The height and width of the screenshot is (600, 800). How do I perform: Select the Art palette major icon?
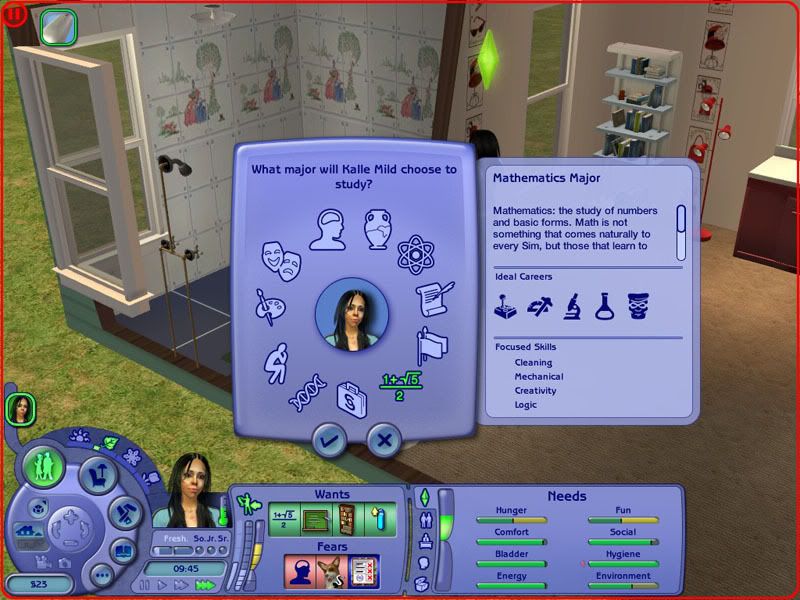[x=269, y=308]
